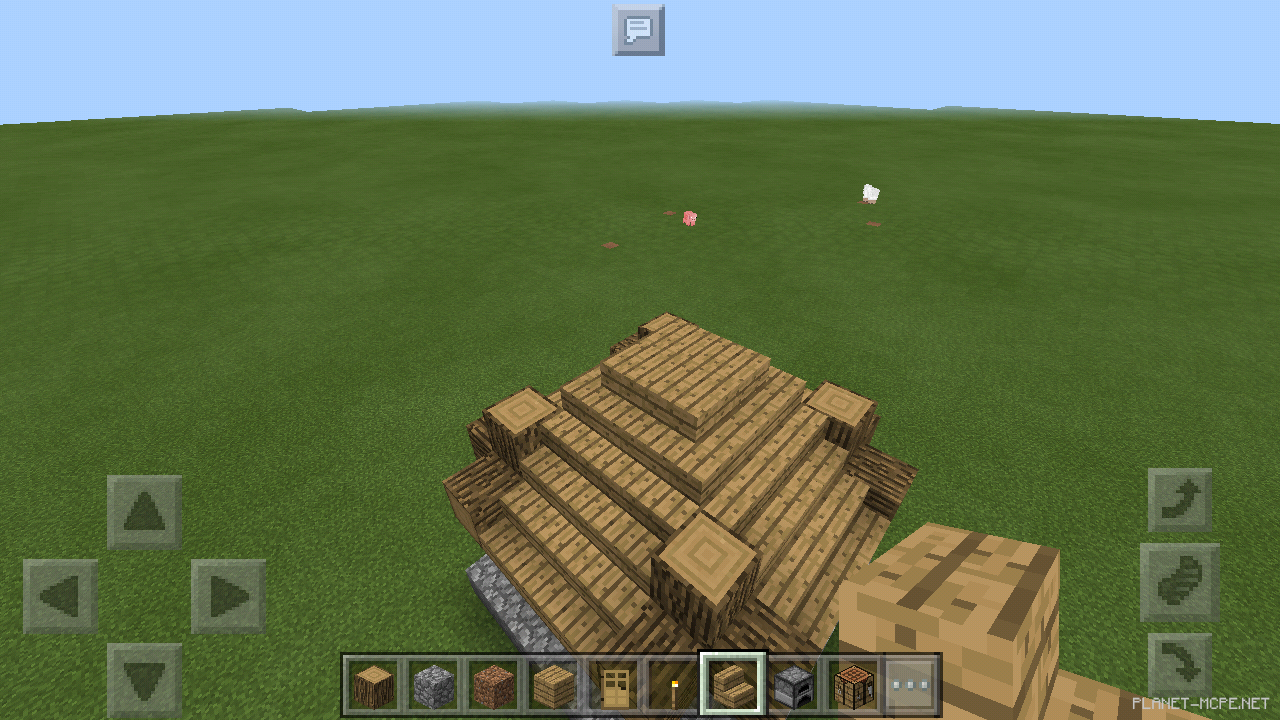Image resolution: width=1280 pixels, height=720 pixels.
Task: Select the crafting table hotbar slot
Action: pos(855,683)
